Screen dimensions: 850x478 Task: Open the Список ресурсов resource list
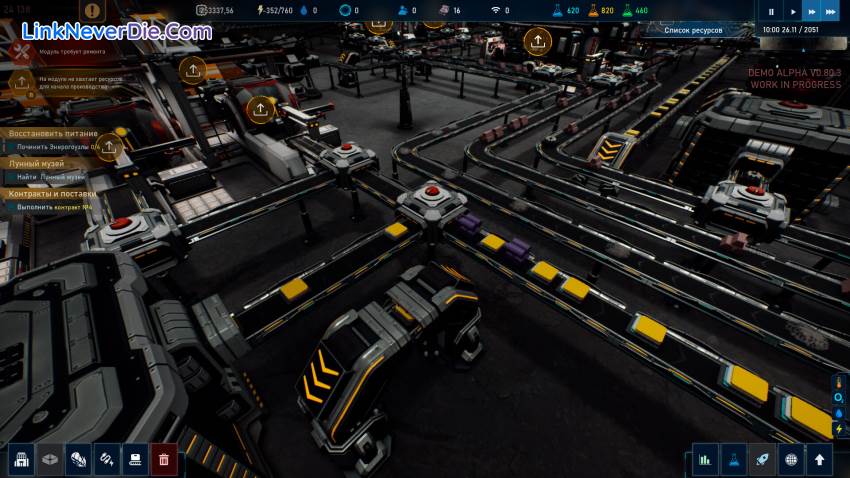click(693, 30)
